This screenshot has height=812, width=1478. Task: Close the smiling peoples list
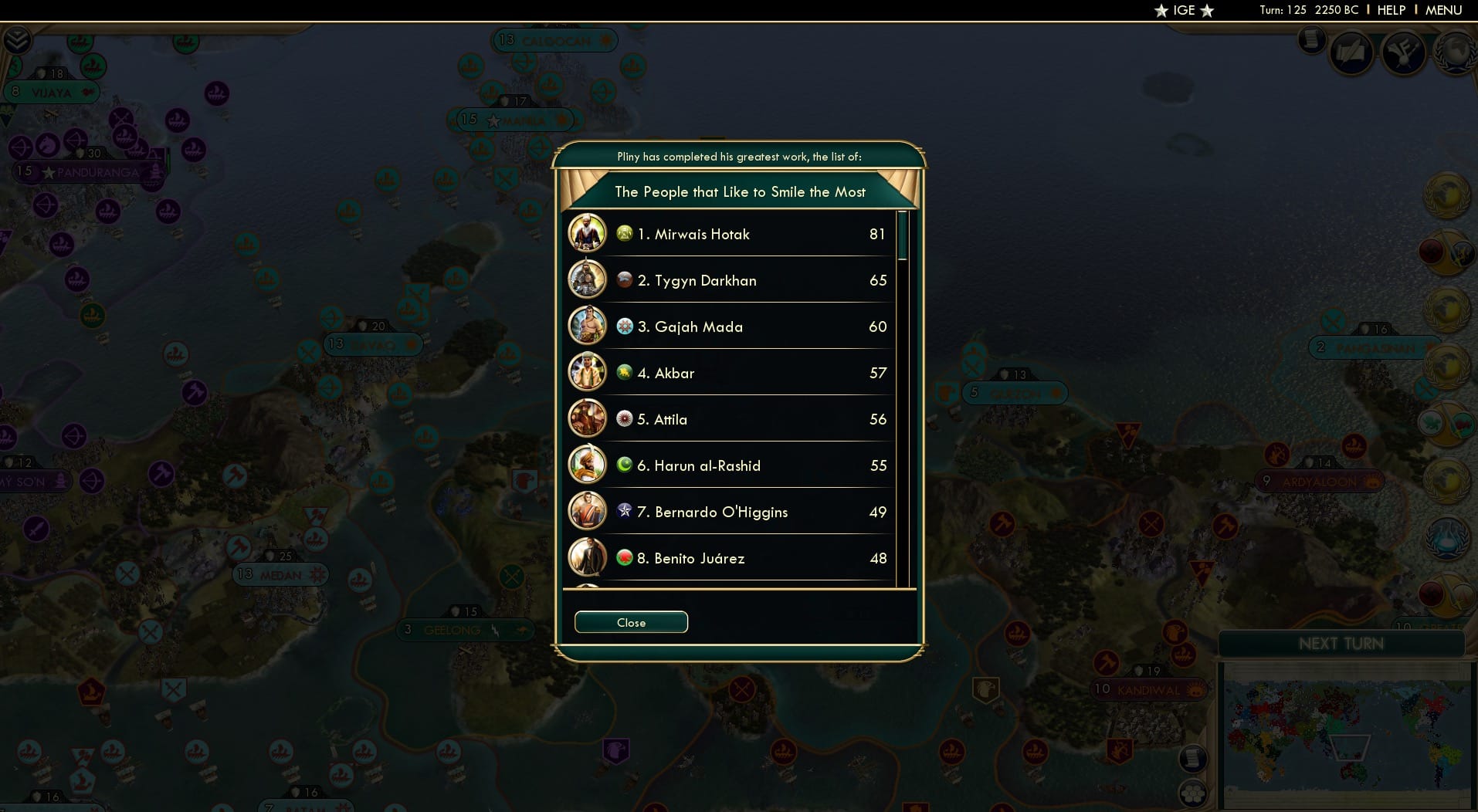click(630, 622)
